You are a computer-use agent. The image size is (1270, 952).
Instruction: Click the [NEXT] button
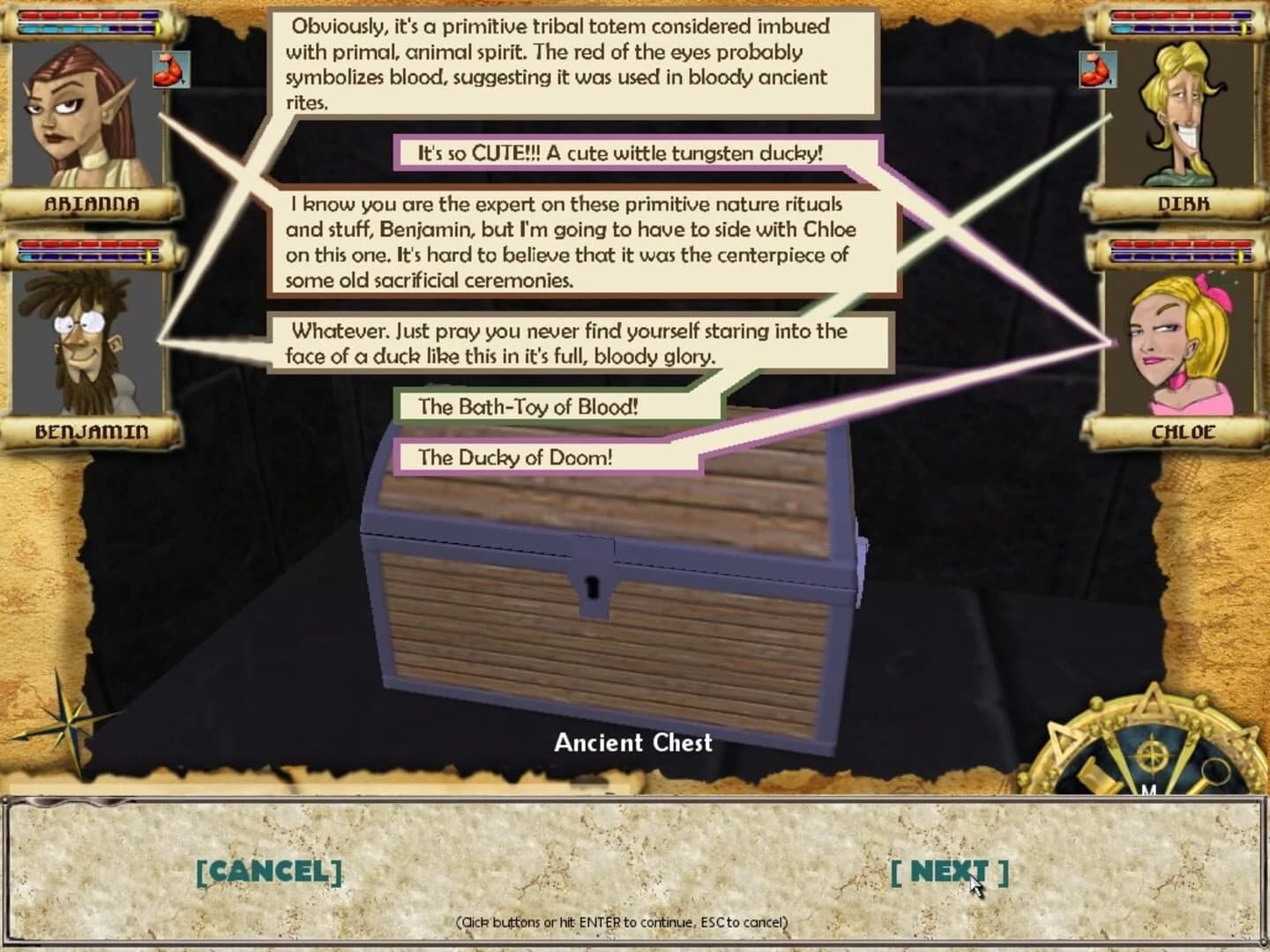[950, 874]
